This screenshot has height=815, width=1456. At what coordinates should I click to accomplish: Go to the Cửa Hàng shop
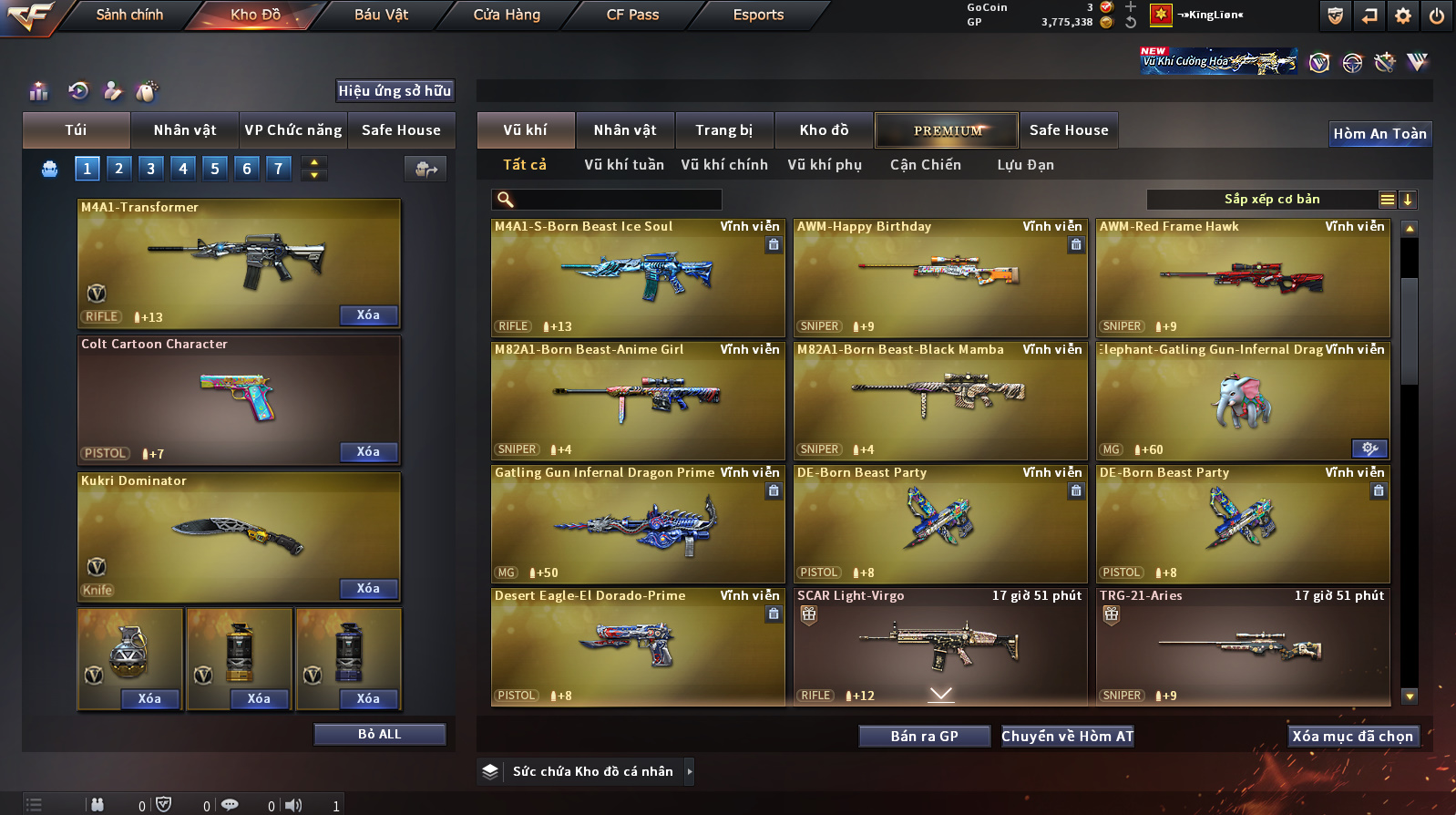pyautogui.click(x=507, y=15)
